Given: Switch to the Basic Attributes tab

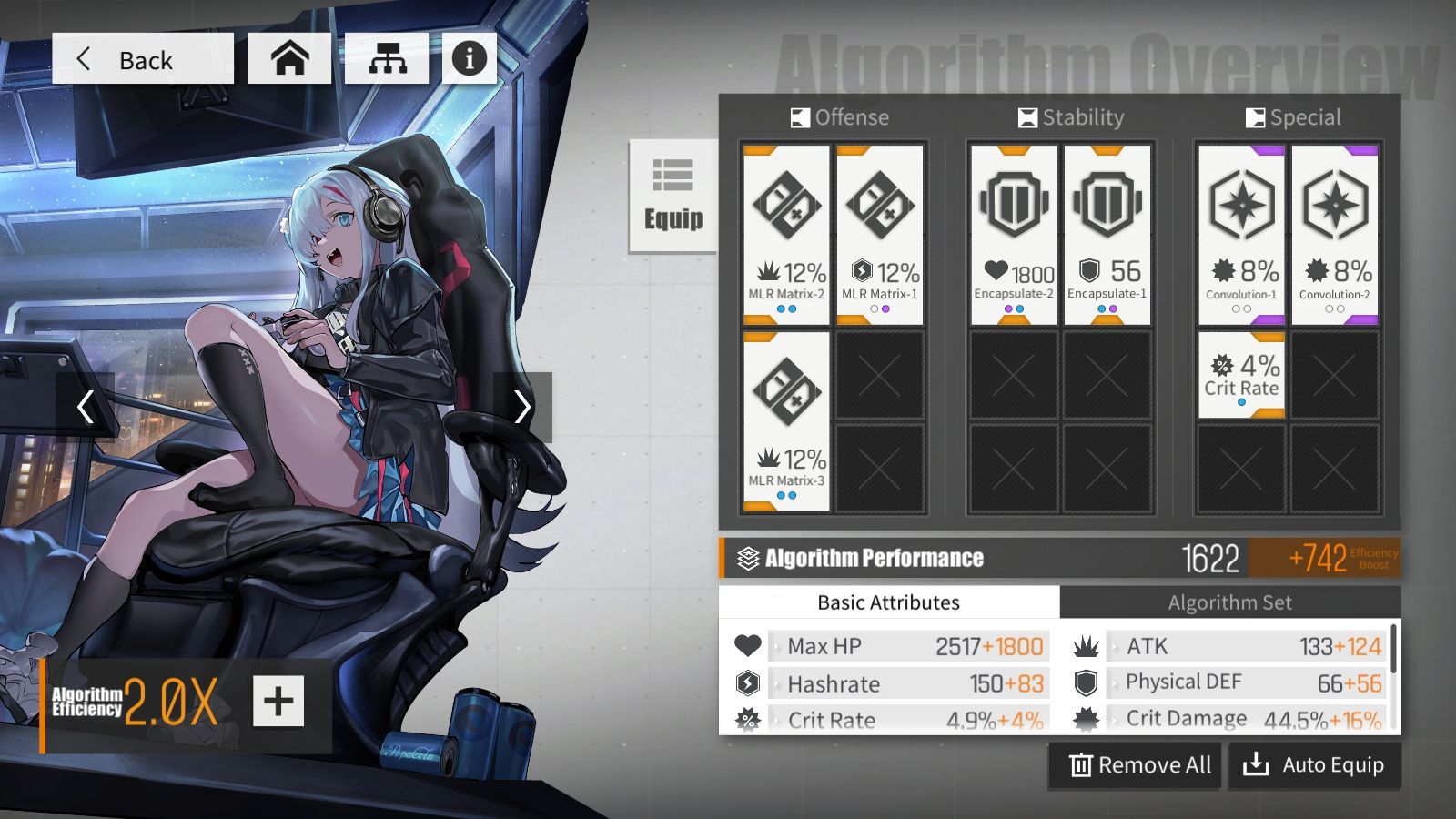Looking at the screenshot, I should [888, 602].
